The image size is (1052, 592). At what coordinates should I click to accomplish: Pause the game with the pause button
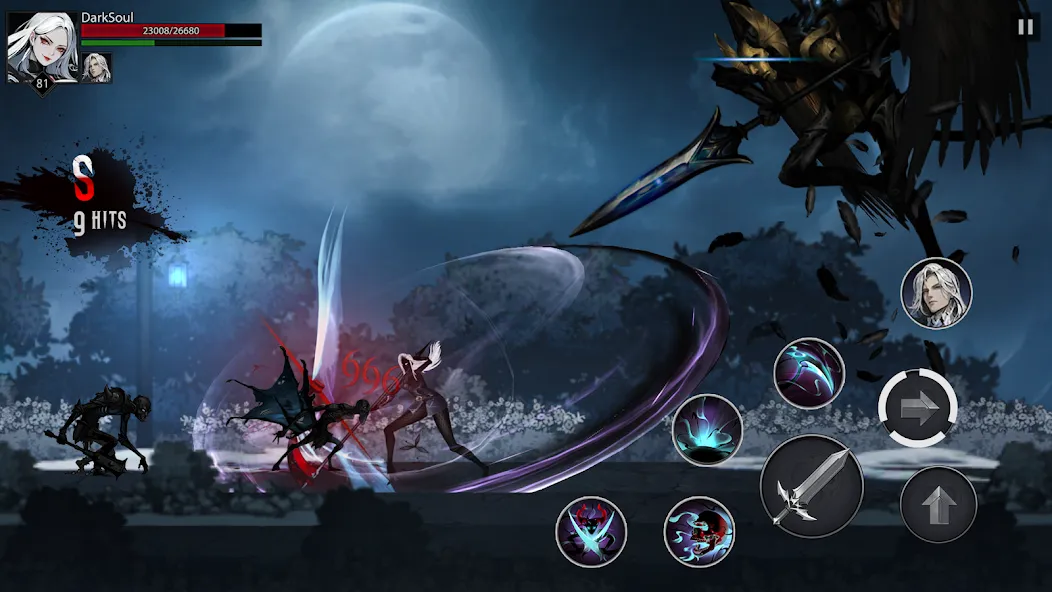1025,28
